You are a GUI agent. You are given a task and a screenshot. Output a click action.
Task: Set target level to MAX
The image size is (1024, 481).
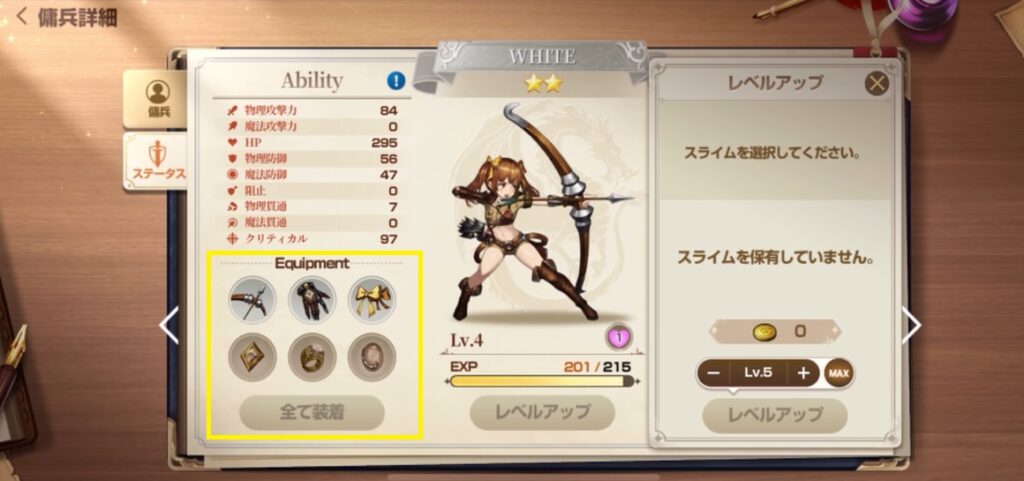click(839, 373)
